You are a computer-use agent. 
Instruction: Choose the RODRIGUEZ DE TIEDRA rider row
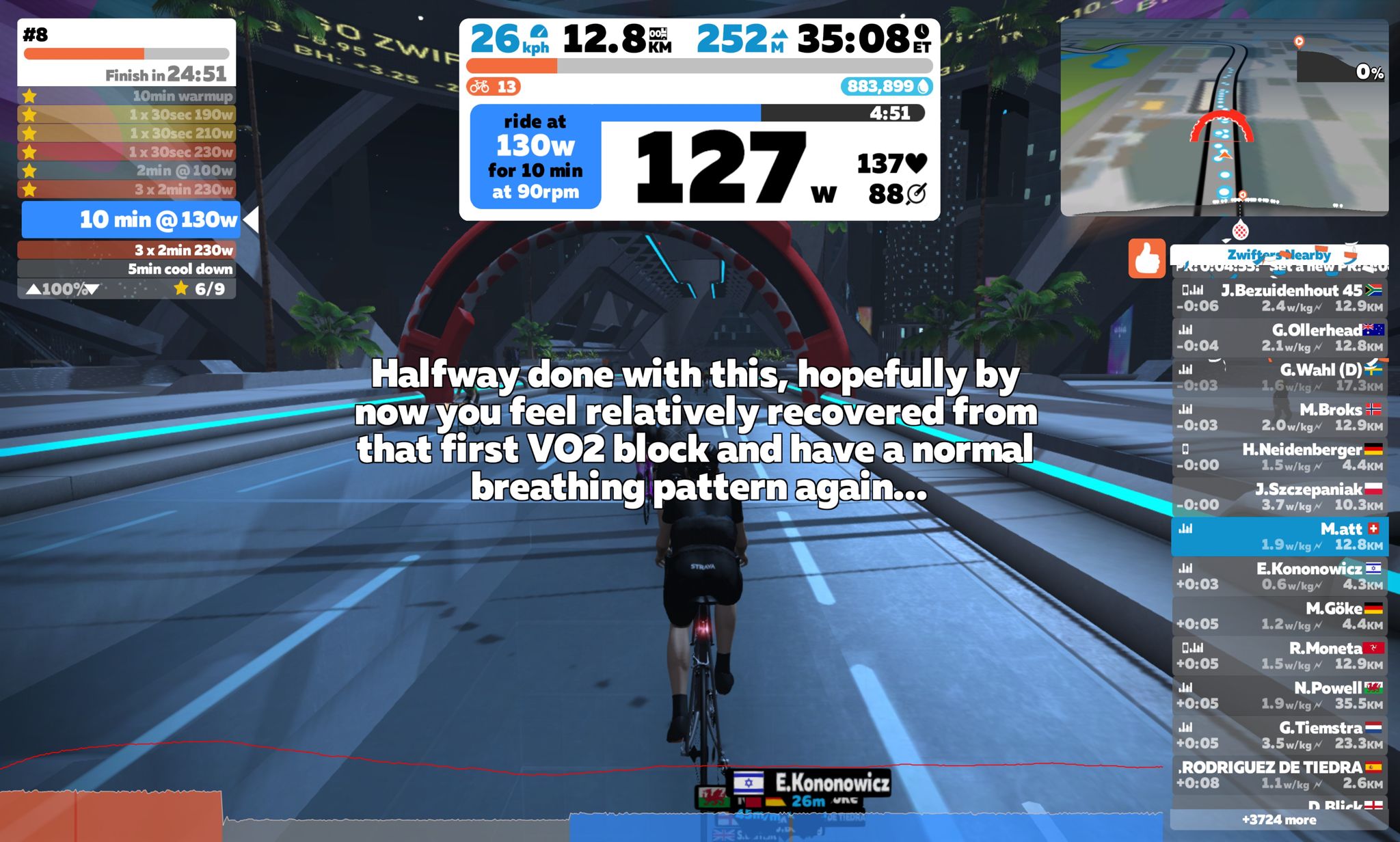[1280, 774]
